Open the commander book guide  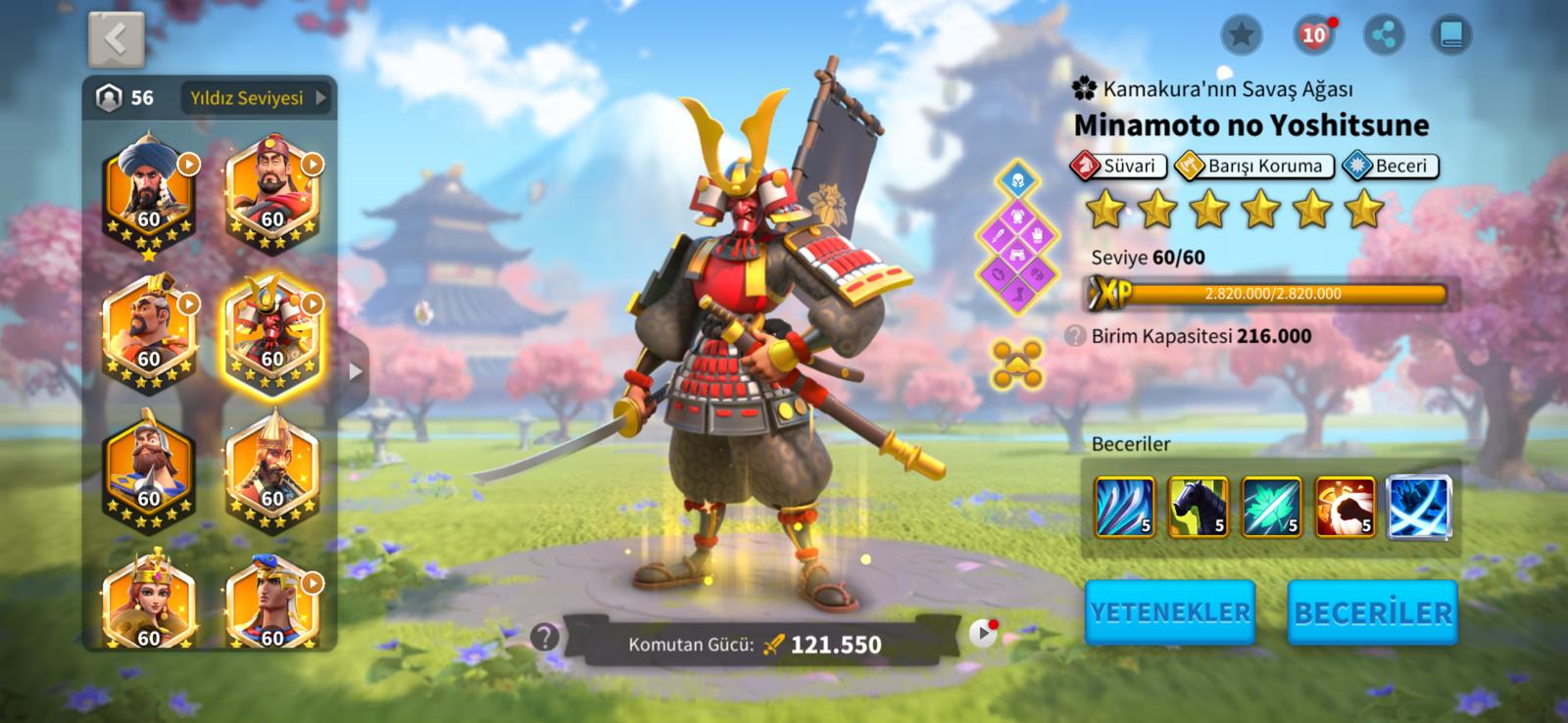(x=1451, y=36)
